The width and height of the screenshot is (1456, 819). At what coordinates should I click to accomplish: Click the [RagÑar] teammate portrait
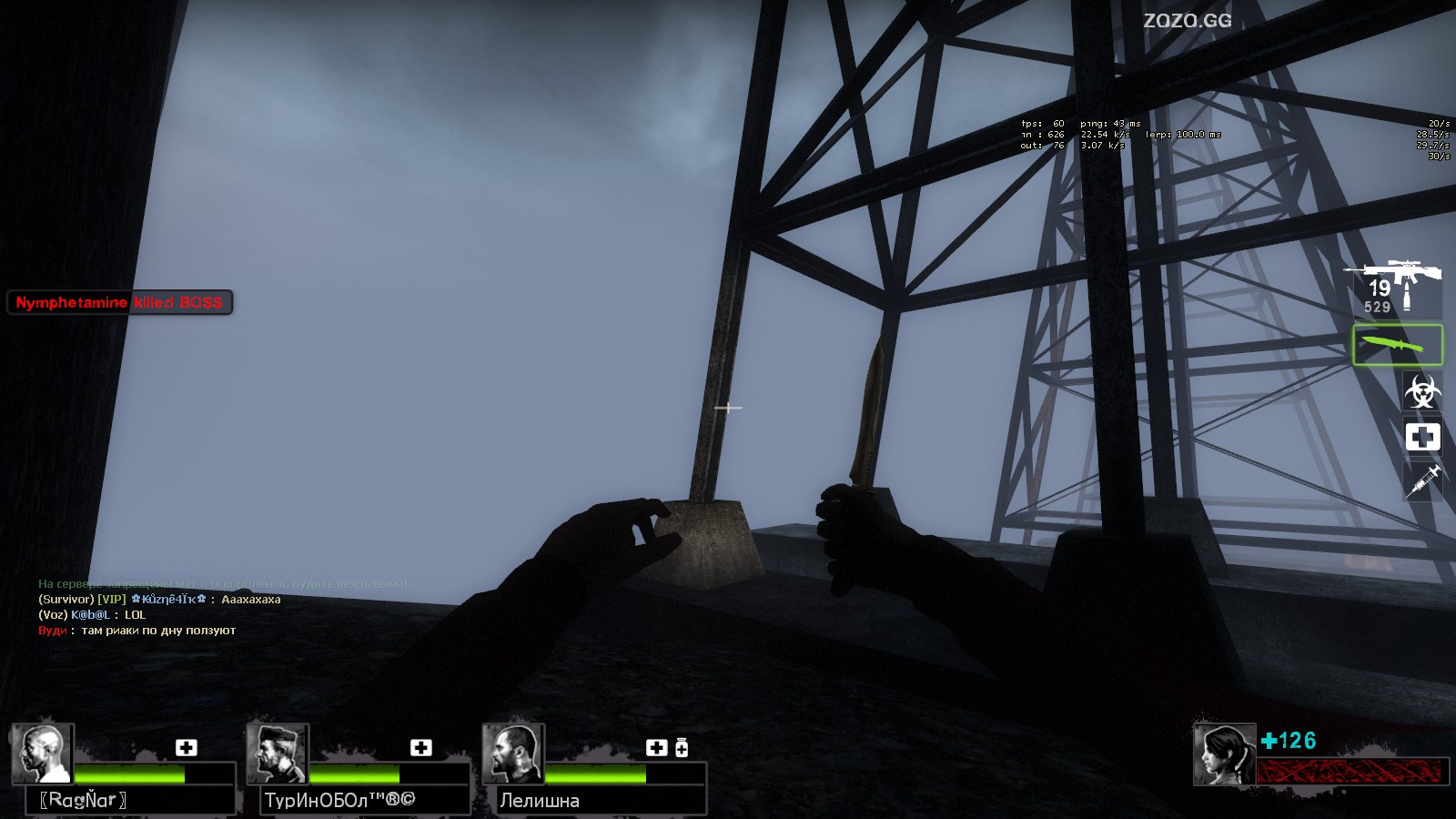point(43,753)
